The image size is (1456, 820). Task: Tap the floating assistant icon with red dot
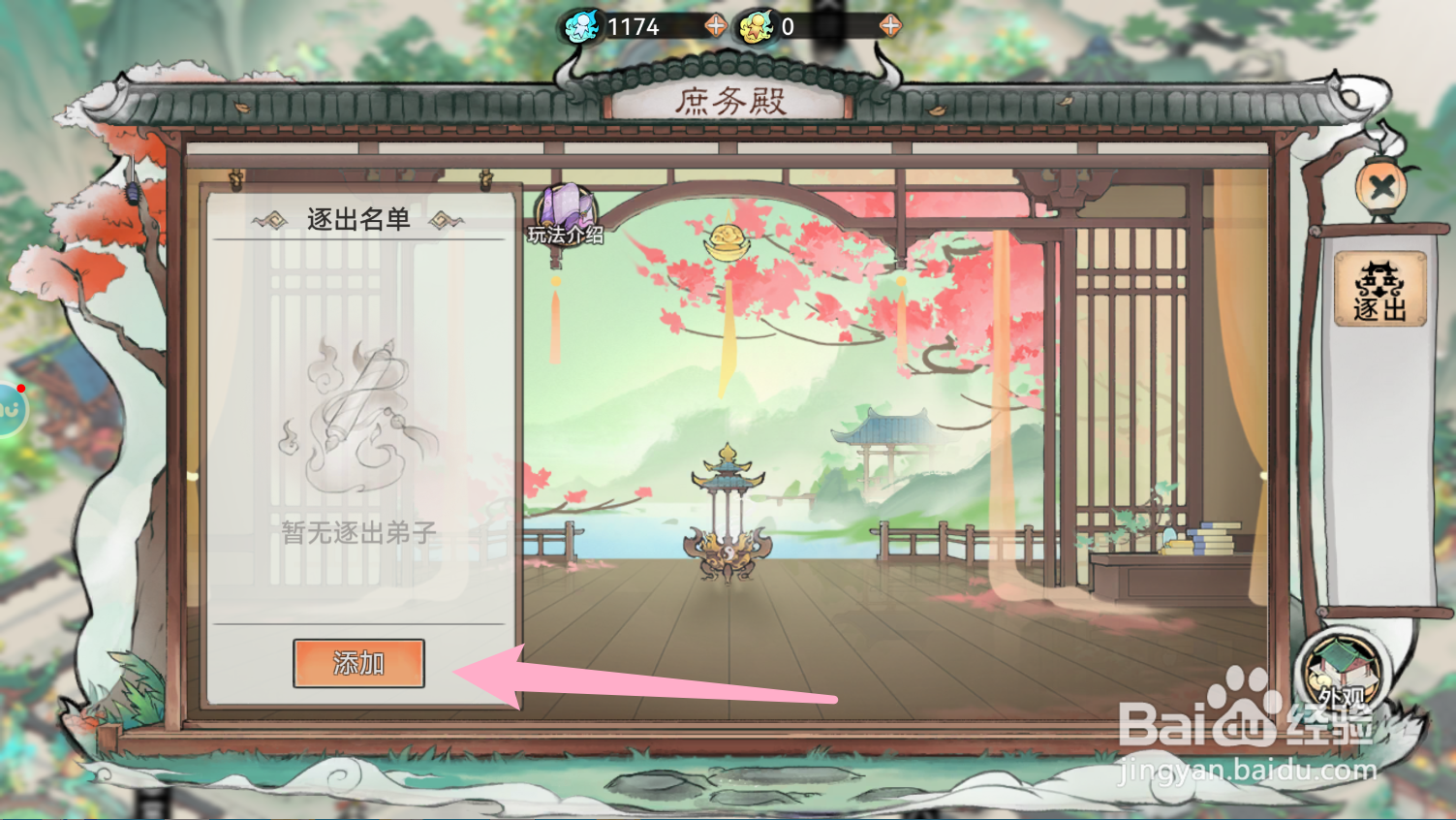pyautogui.click(x=8, y=407)
